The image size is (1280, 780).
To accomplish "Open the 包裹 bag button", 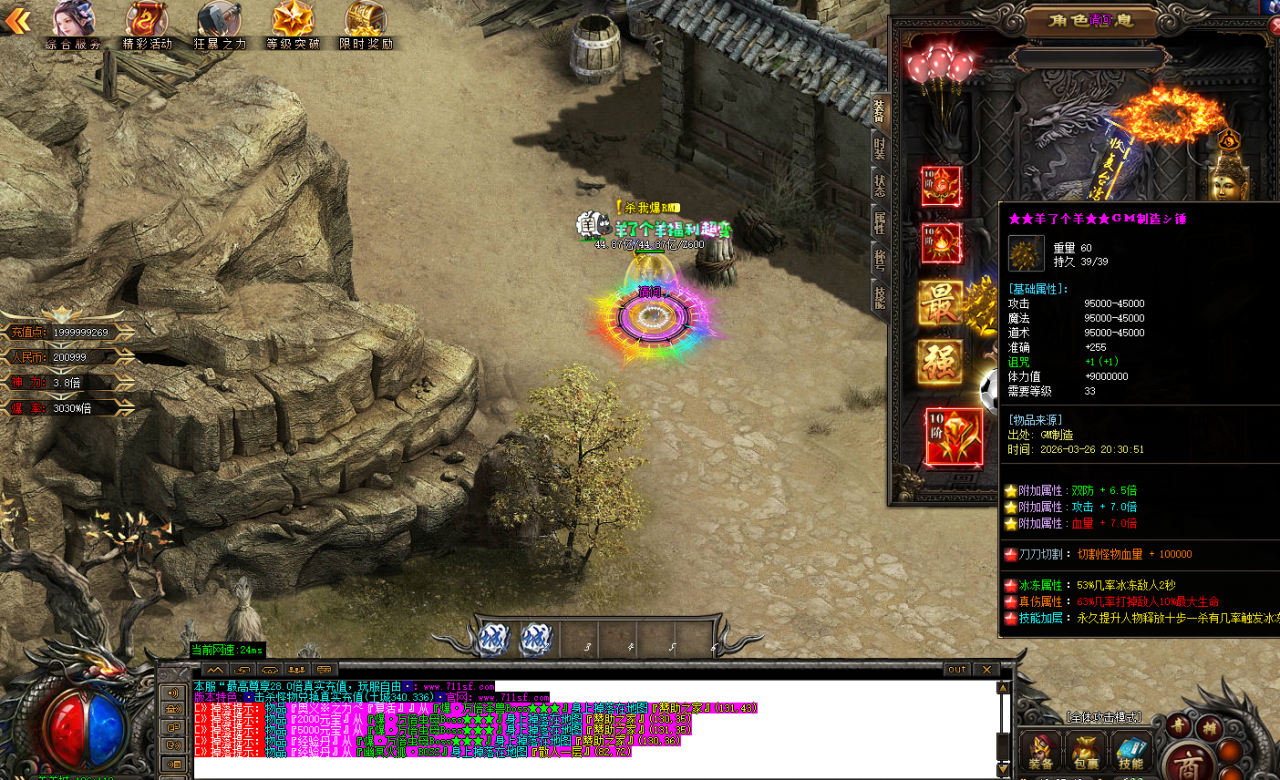I will (1085, 752).
